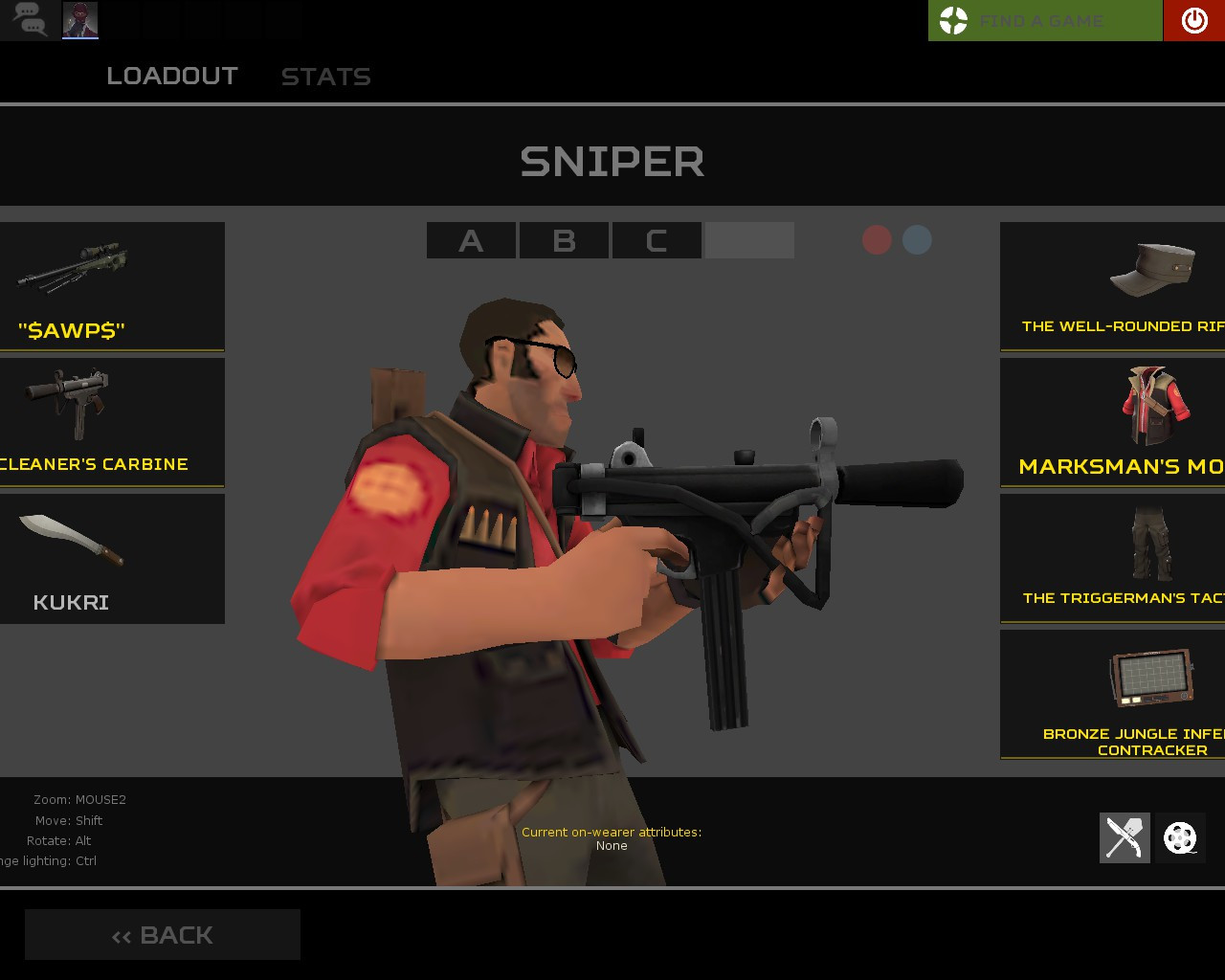Click the BACK button
The height and width of the screenshot is (980, 1225).
pos(163,934)
